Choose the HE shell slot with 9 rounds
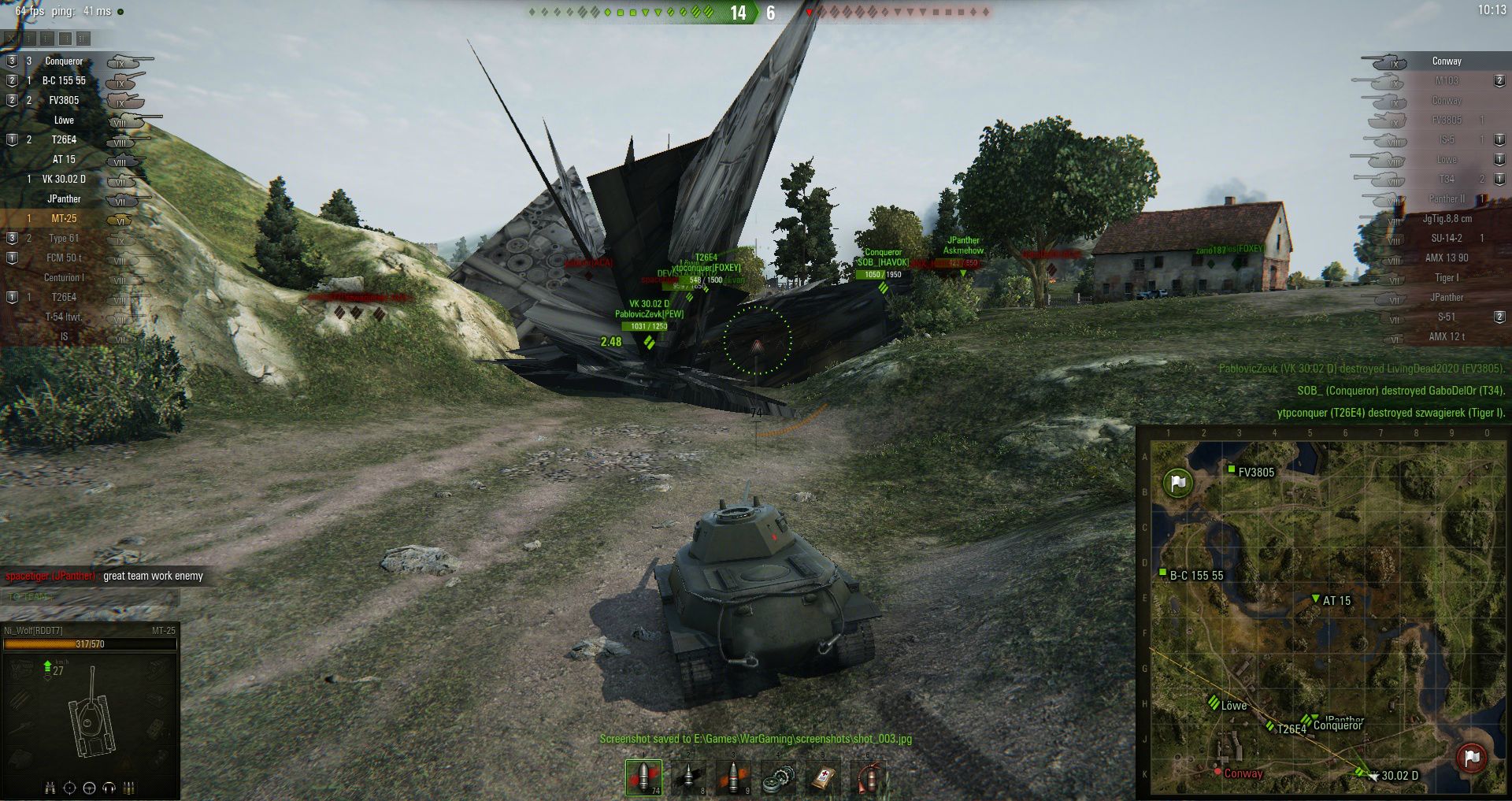 pos(733,777)
